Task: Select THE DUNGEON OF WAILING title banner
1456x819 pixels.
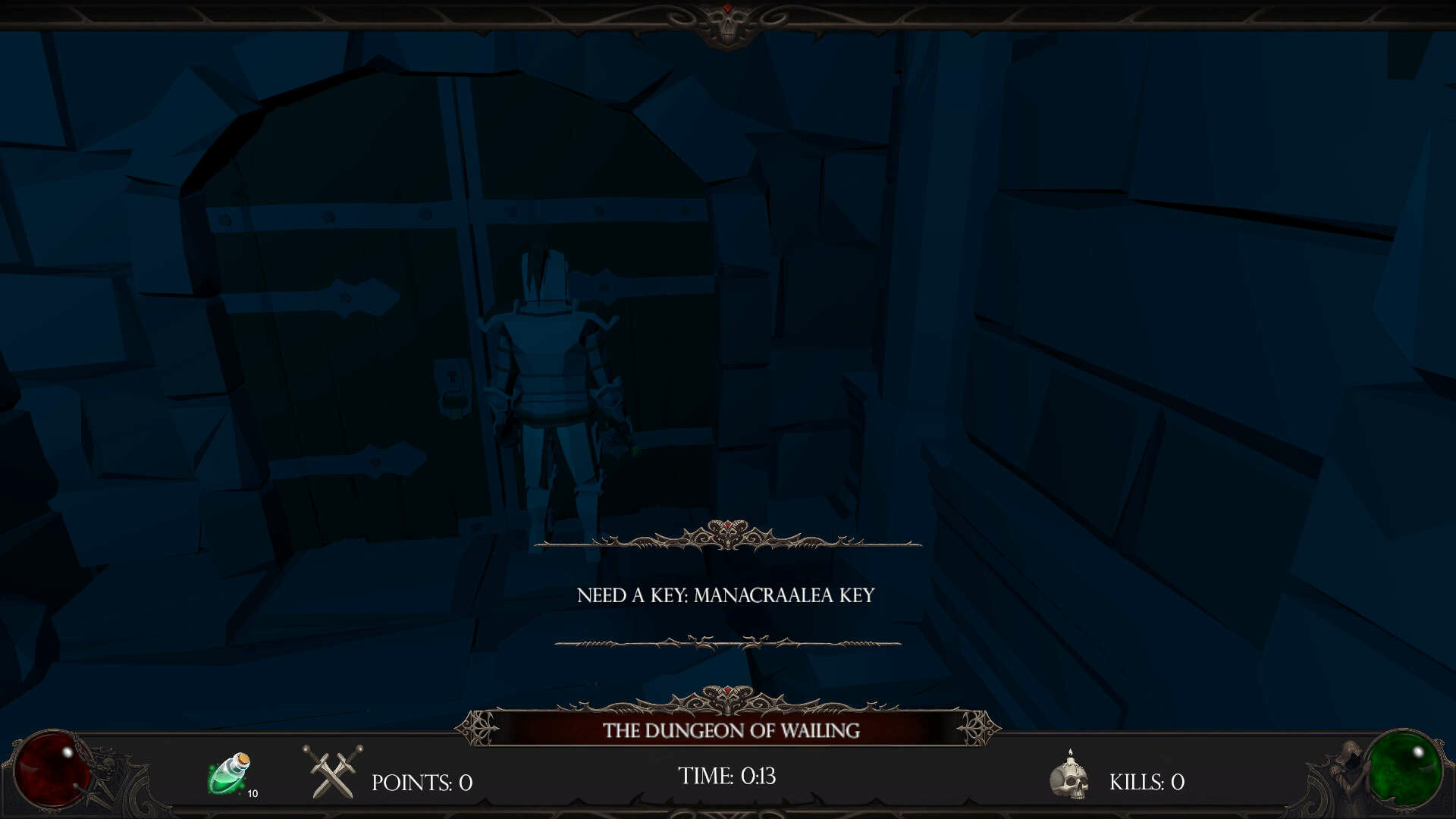Action: click(x=730, y=730)
